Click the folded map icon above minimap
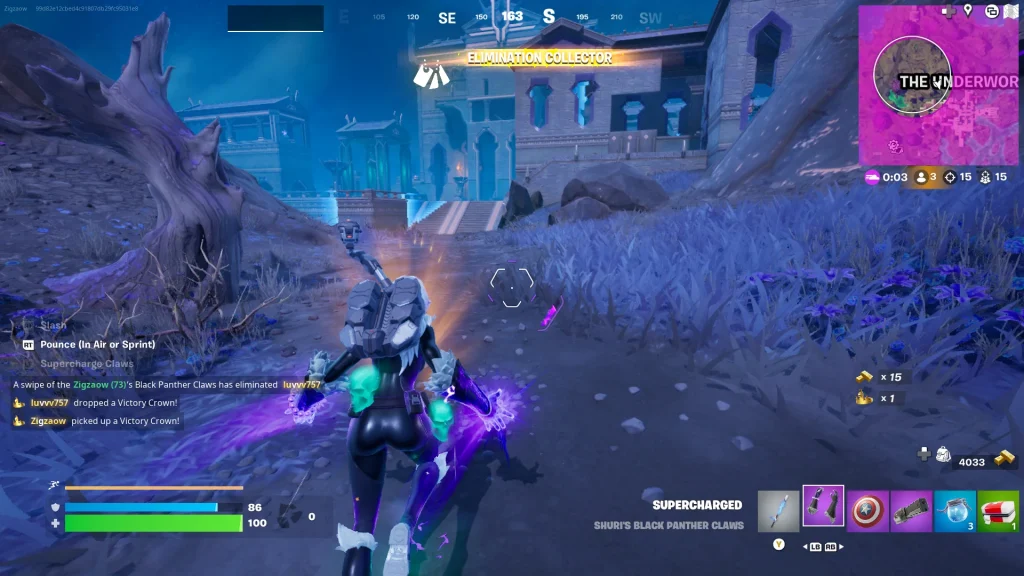 tap(1013, 11)
